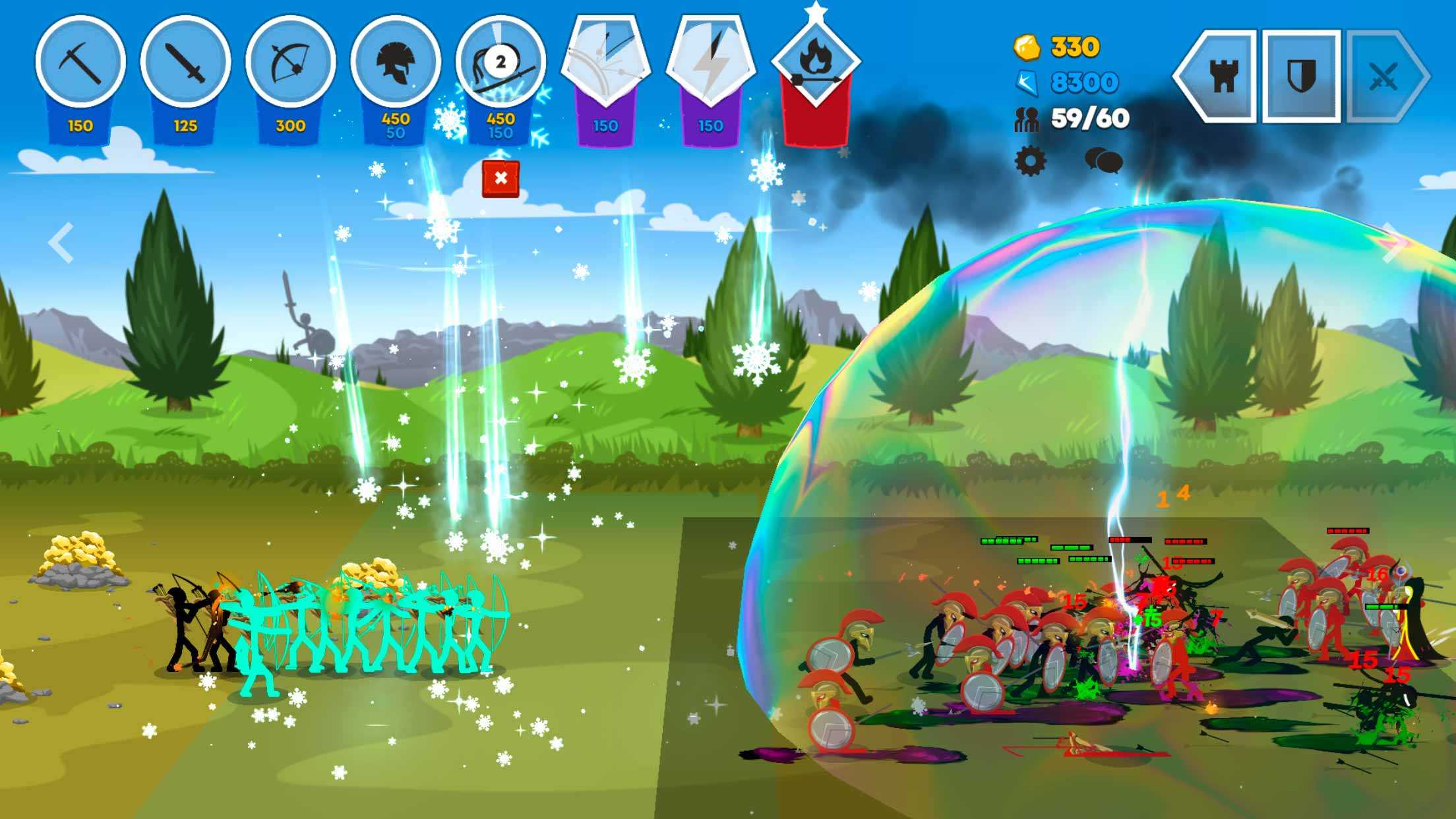Order army to garrison in castle
The width and height of the screenshot is (1456, 819).
pyautogui.click(x=1222, y=76)
